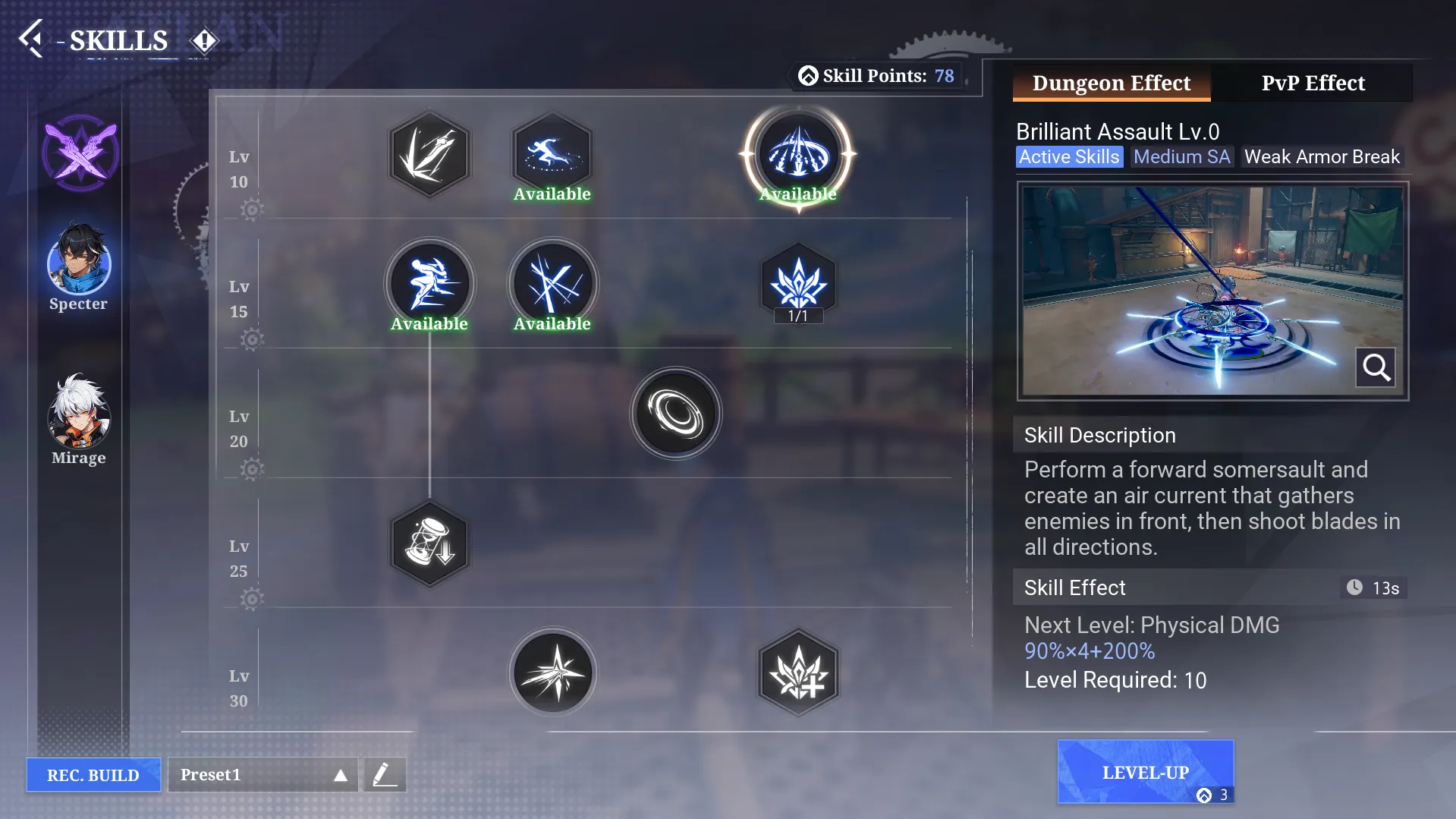Choose the Mirage class portrait
The image size is (1456, 819).
click(79, 414)
